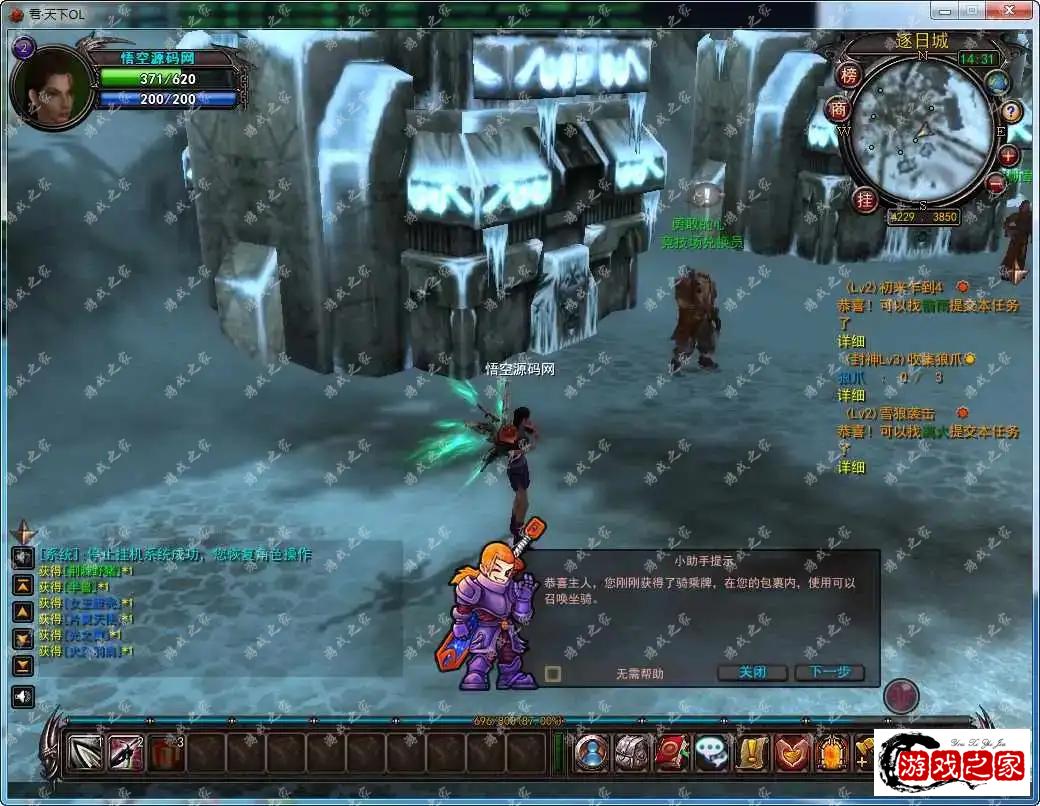Open the character profile menu icon

[x=592, y=753]
